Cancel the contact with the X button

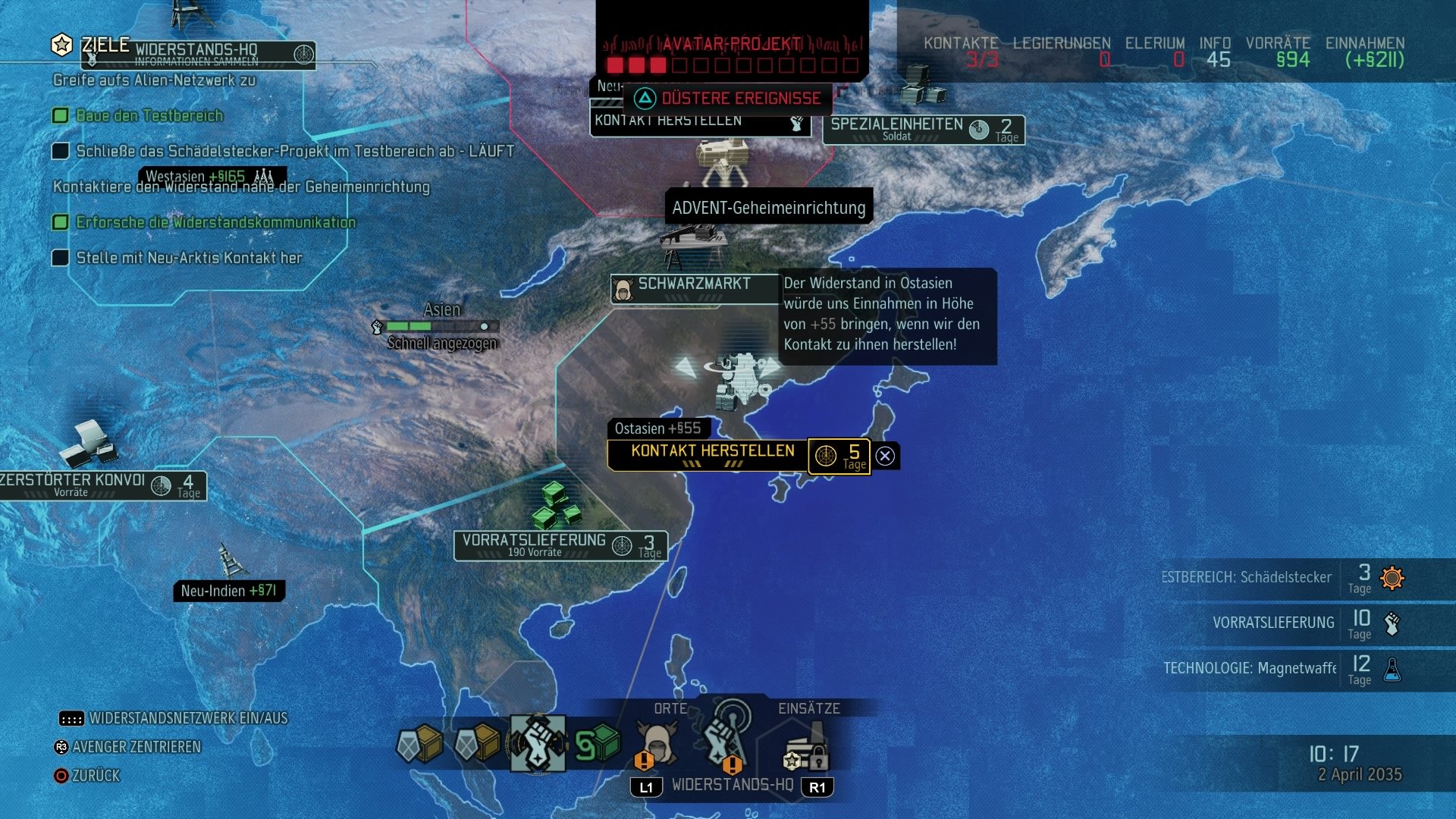[883, 456]
